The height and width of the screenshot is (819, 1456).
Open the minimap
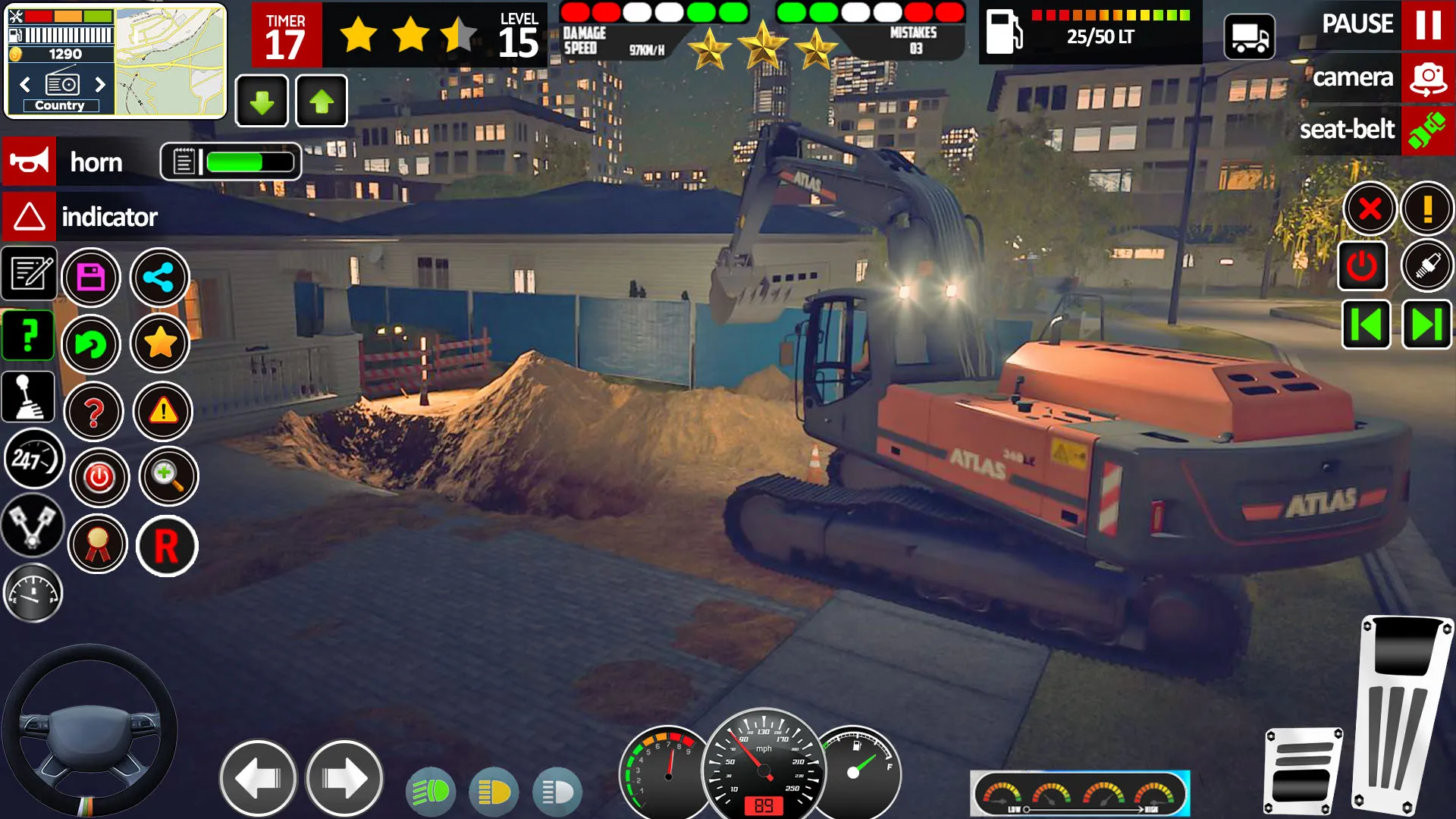(170, 61)
